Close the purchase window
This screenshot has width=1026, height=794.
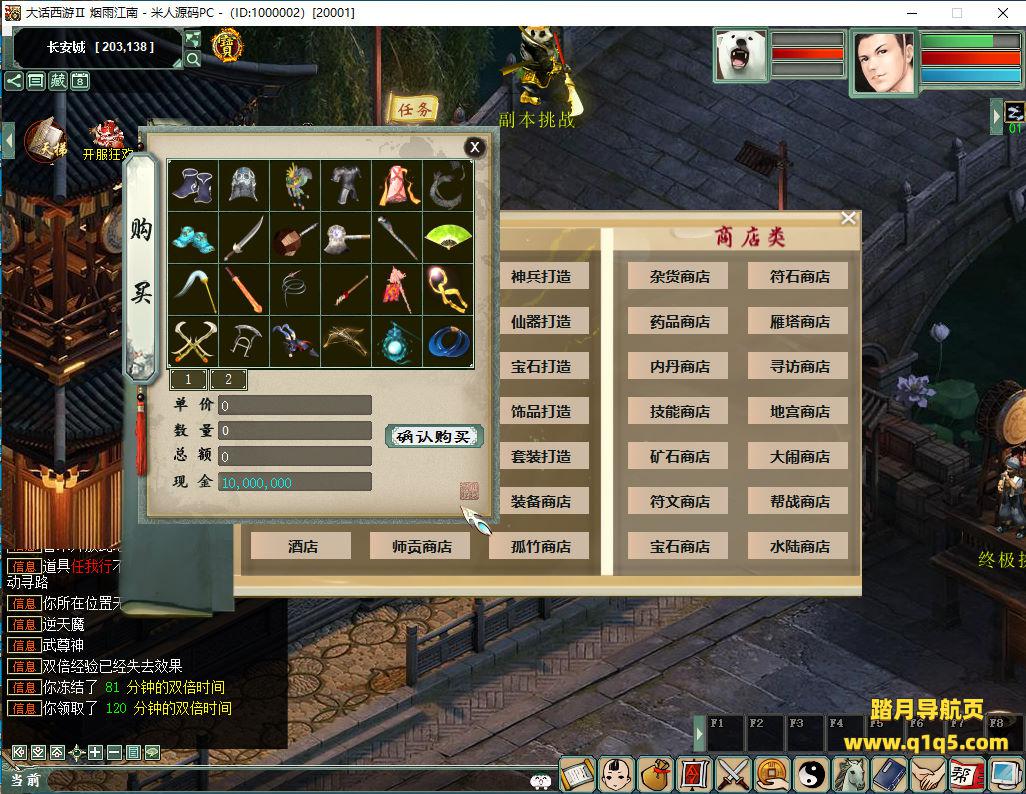tap(475, 147)
